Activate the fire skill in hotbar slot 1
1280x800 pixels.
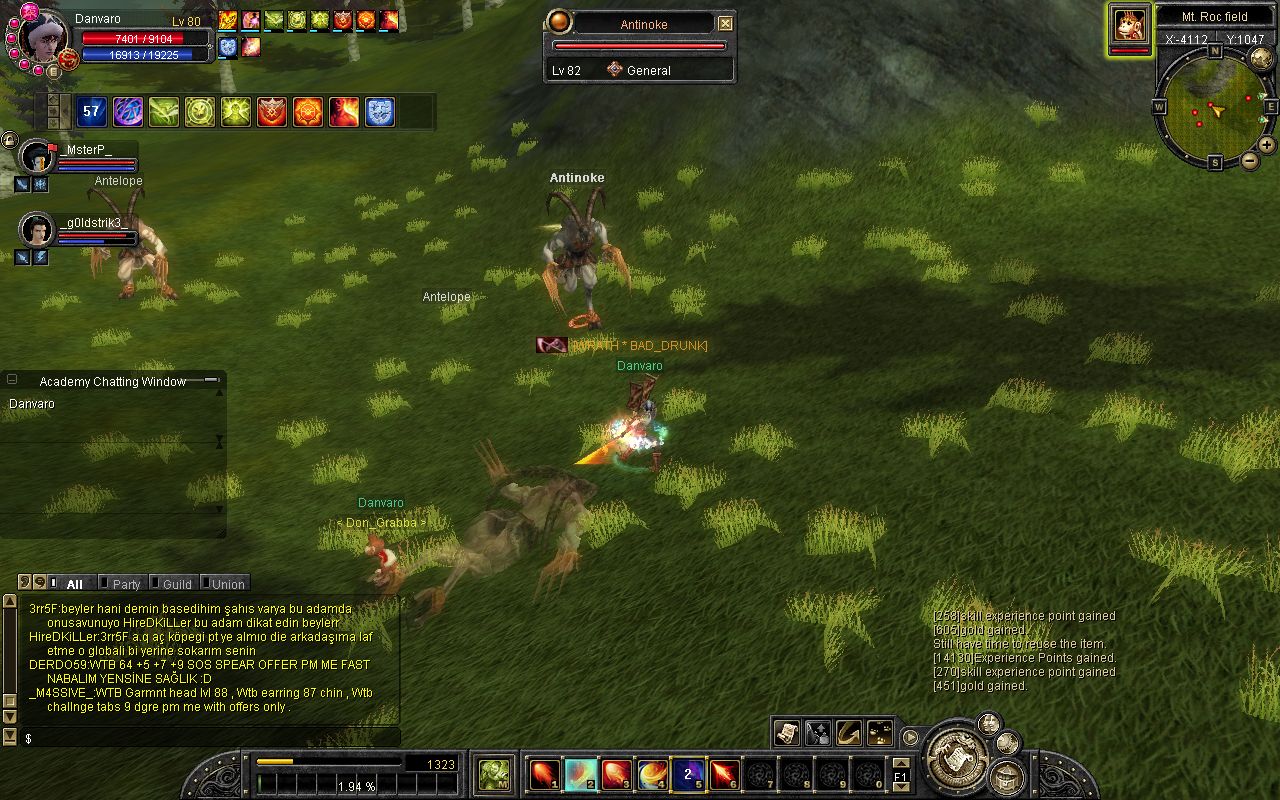click(545, 774)
